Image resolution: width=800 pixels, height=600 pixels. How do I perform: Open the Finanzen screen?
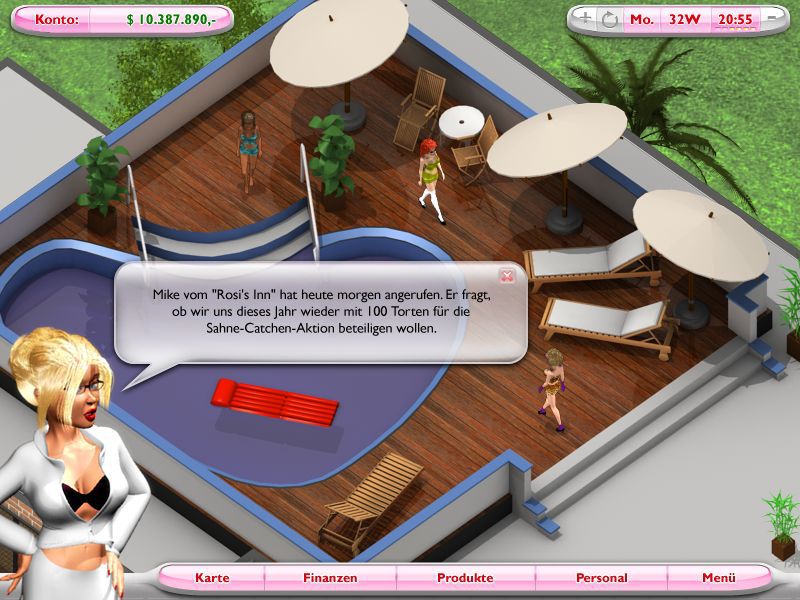point(329,578)
